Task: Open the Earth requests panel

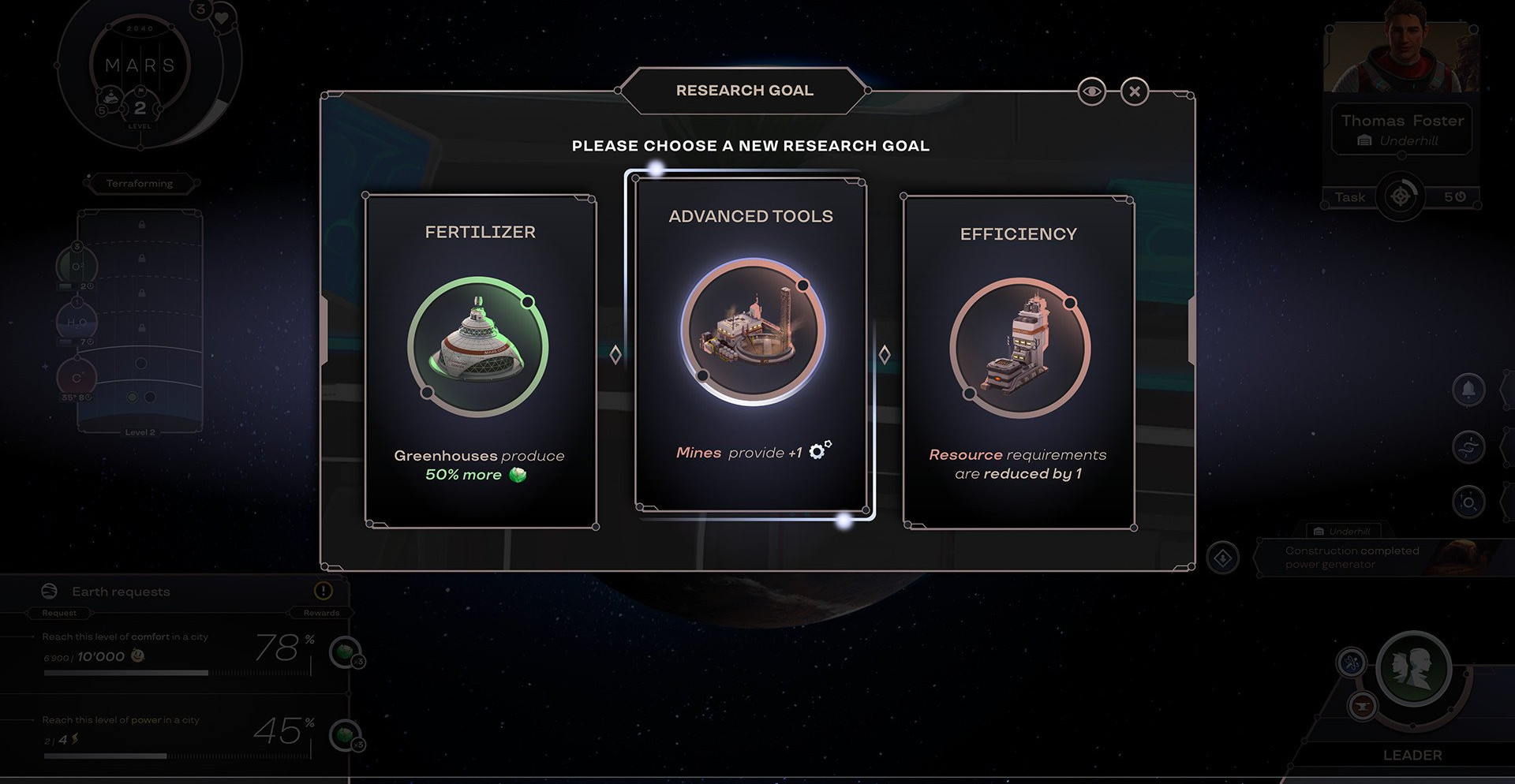Action: point(121,592)
